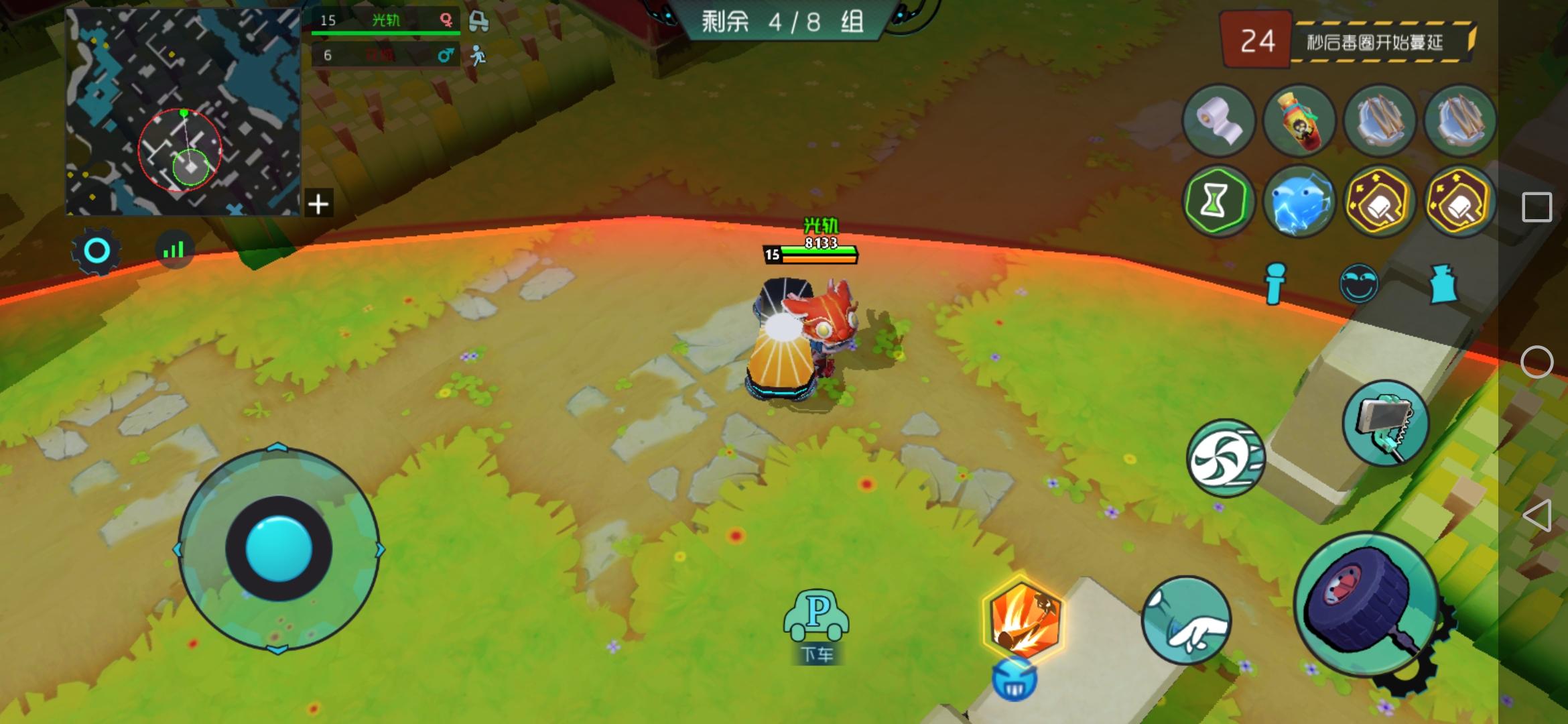Use the potion bottle item
The height and width of the screenshot is (724, 1568).
(x=1300, y=121)
